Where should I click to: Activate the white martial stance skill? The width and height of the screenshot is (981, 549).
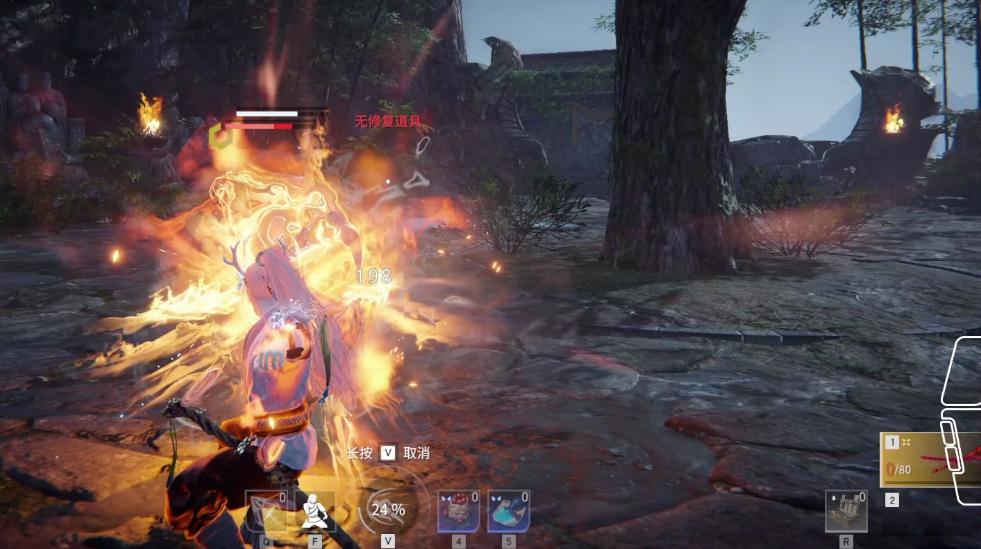(x=316, y=511)
